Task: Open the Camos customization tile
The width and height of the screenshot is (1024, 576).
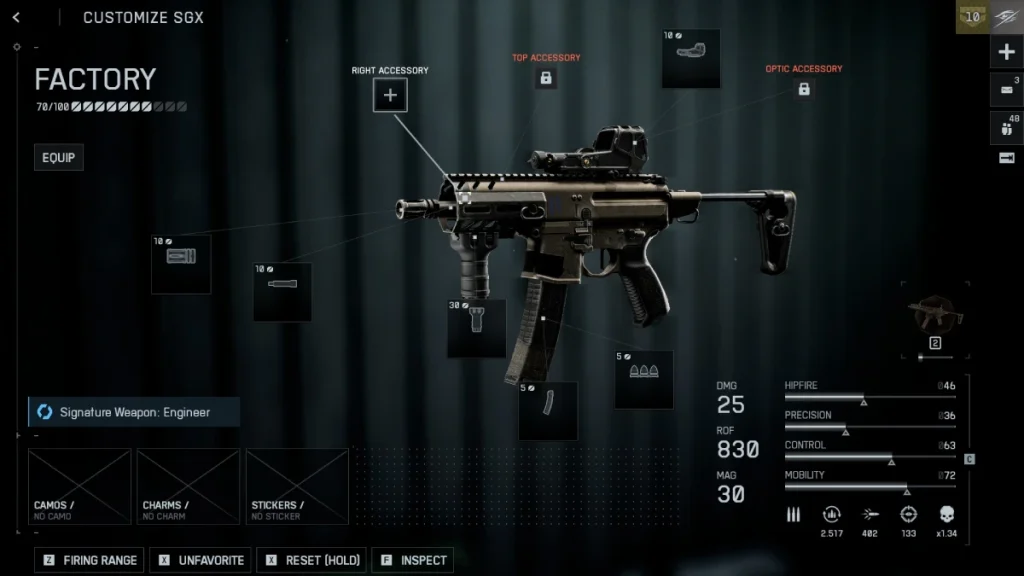Action: 80,486
